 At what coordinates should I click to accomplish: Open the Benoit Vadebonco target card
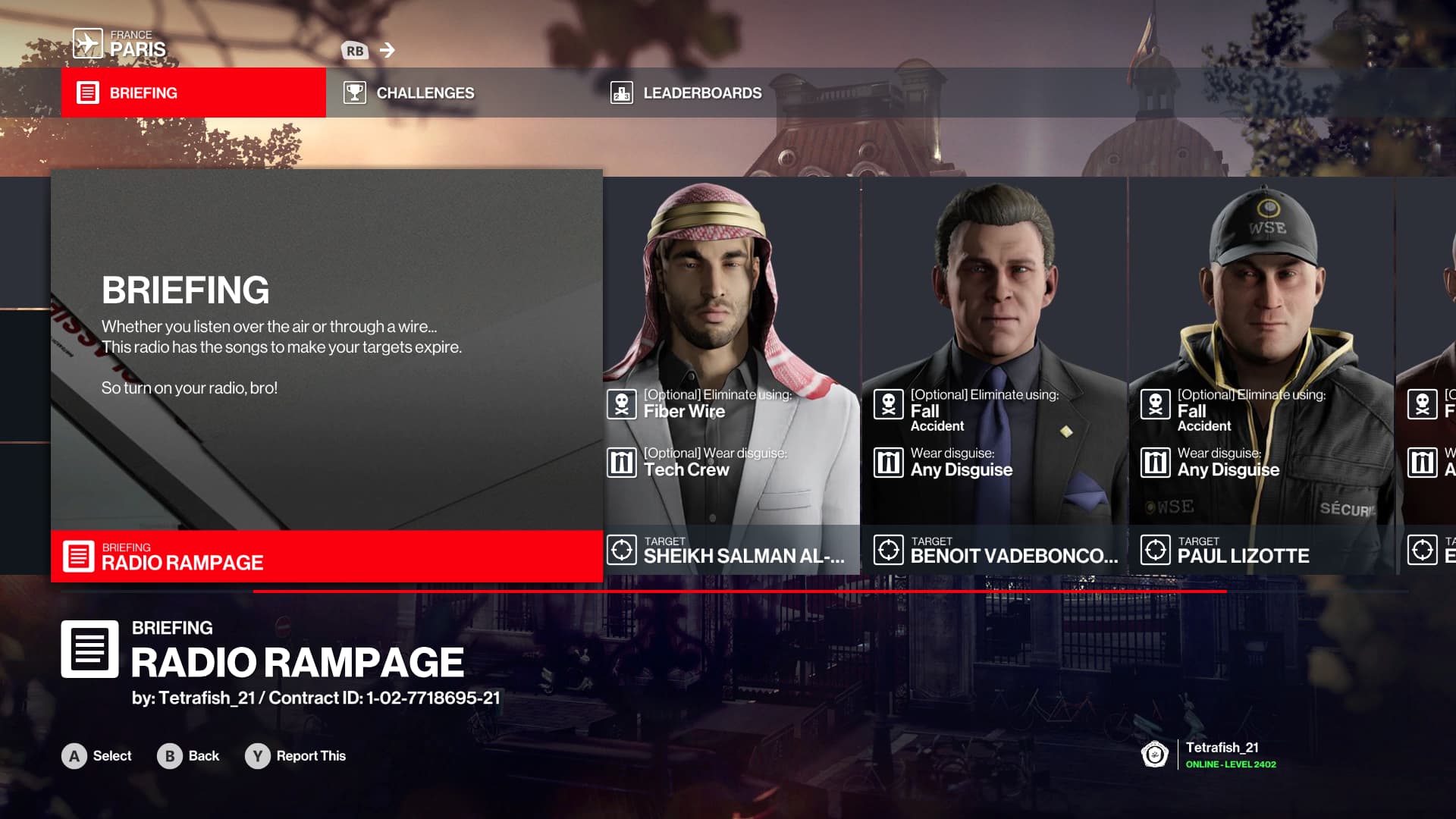(x=994, y=375)
